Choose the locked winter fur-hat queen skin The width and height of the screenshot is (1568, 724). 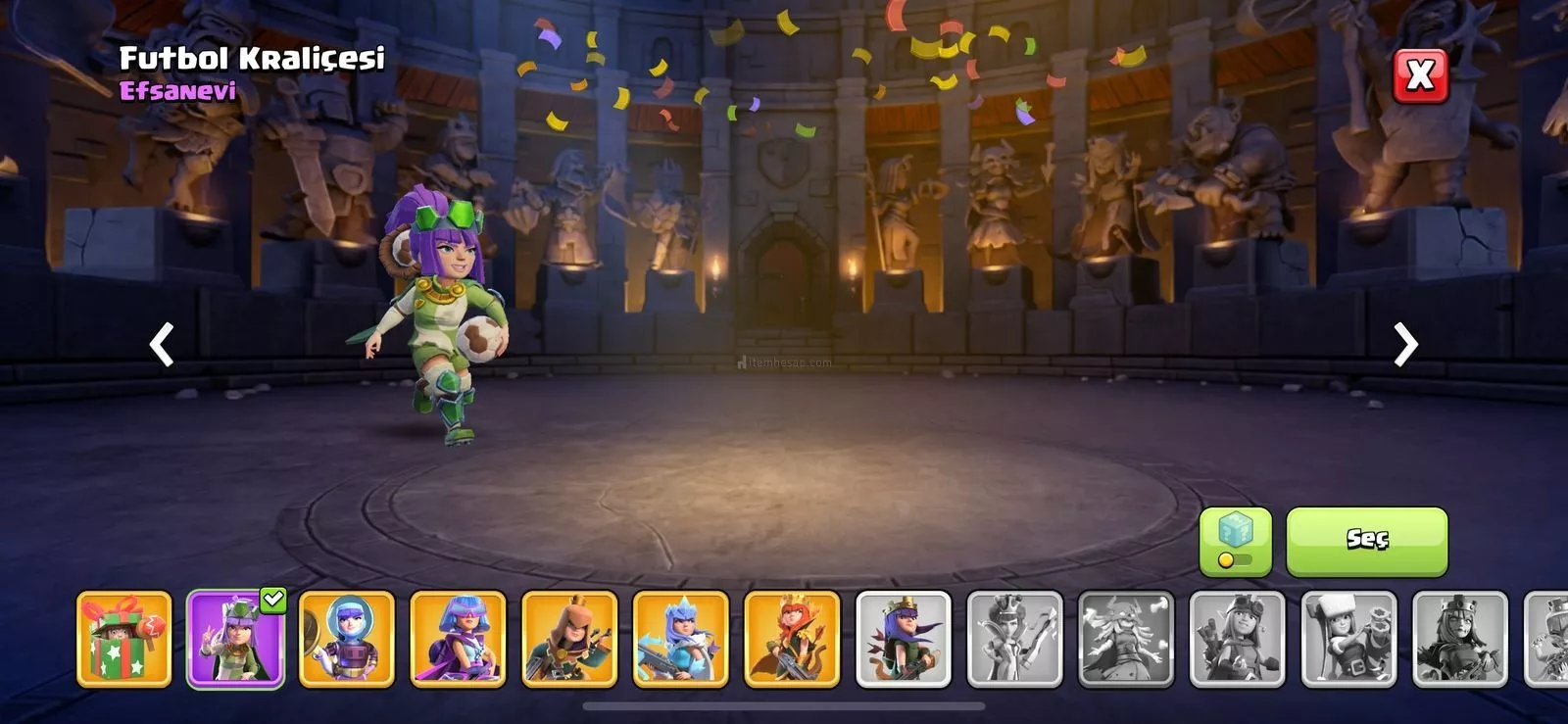[x=1348, y=639]
